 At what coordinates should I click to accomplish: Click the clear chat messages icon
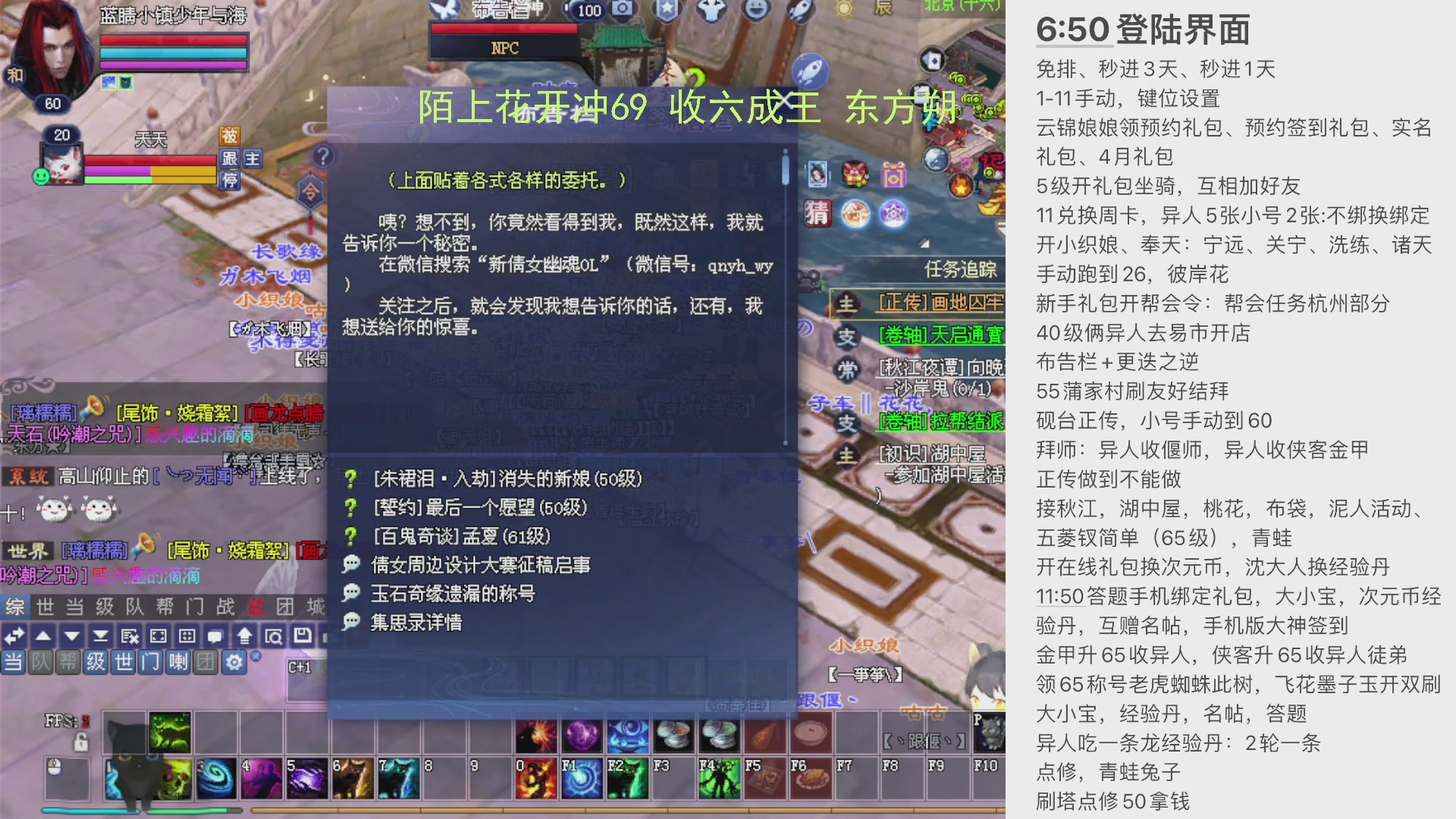point(129,636)
